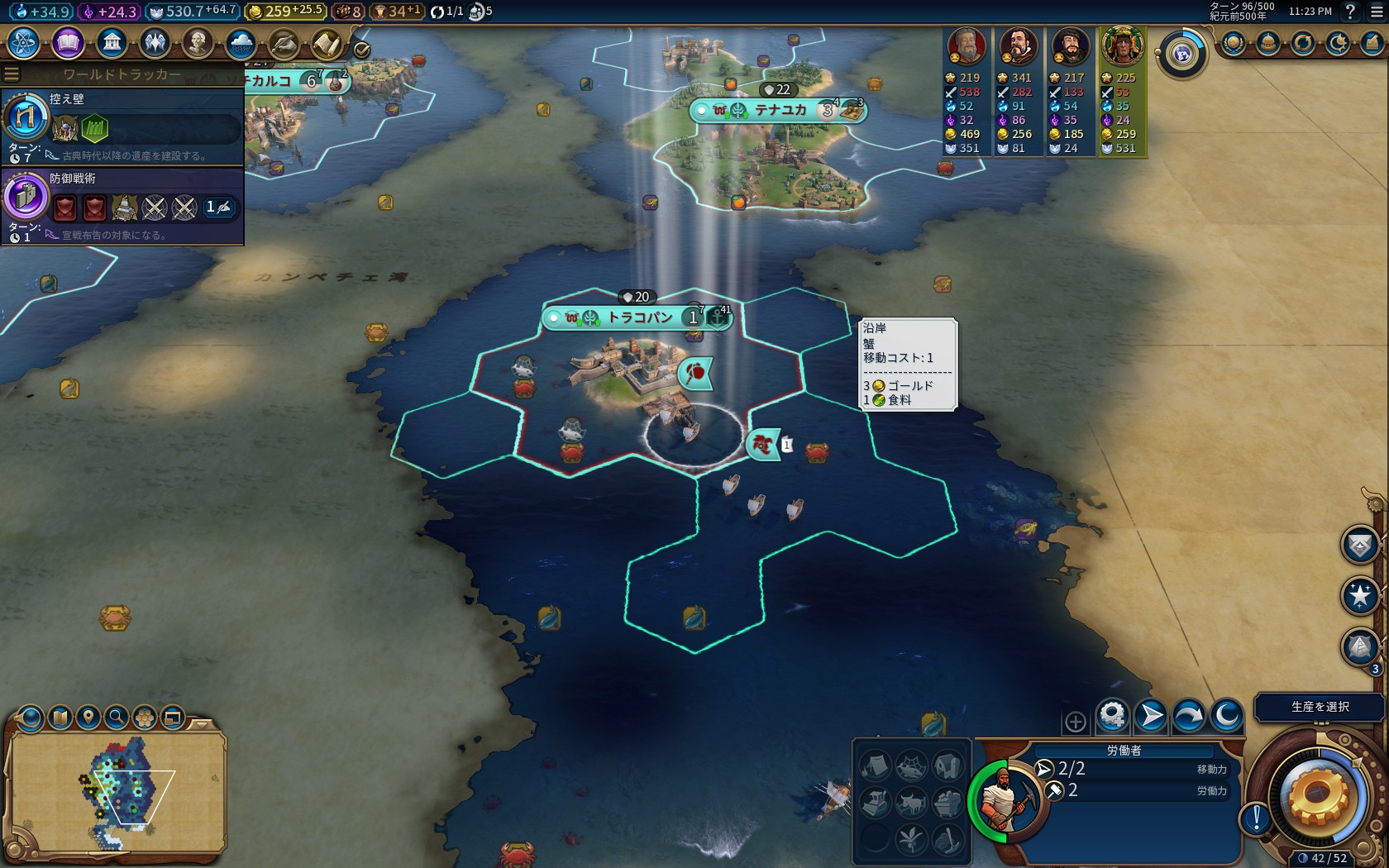Open the government building icon
Image resolution: width=1389 pixels, height=868 pixels.
coord(112,43)
